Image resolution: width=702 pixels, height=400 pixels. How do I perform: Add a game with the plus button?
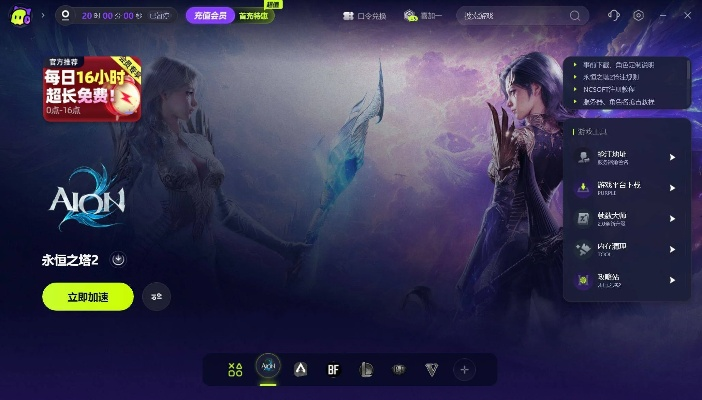464,369
